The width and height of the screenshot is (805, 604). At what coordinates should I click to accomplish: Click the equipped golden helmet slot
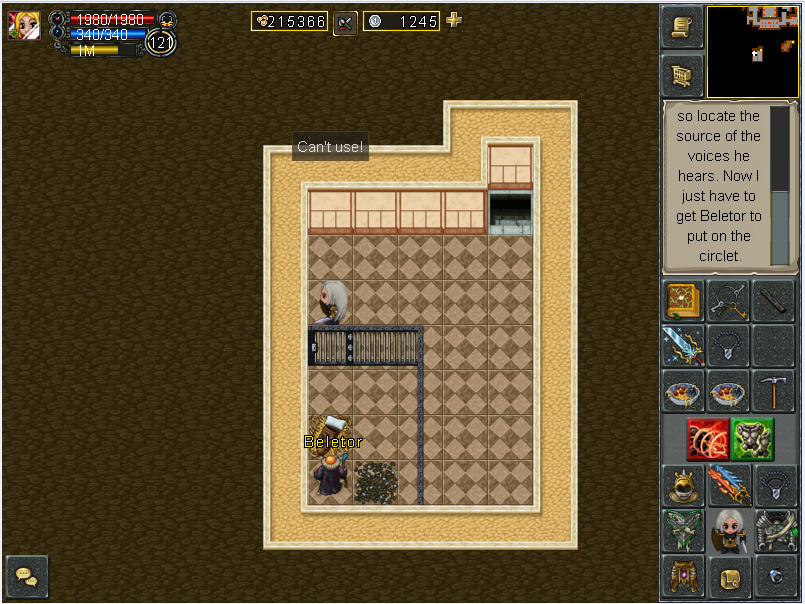click(x=682, y=485)
